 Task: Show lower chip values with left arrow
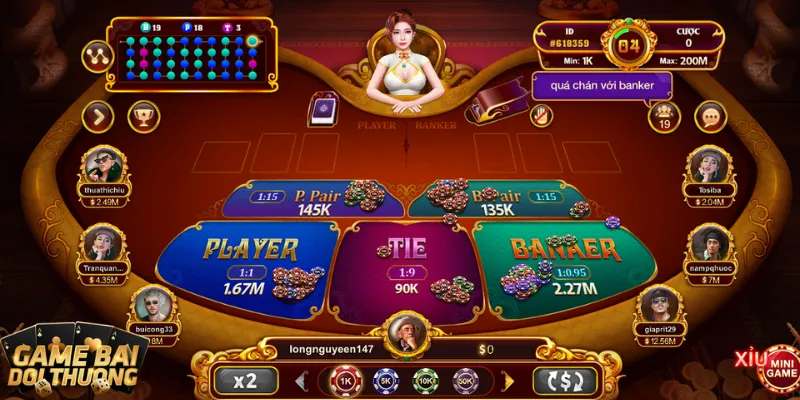(x=299, y=380)
